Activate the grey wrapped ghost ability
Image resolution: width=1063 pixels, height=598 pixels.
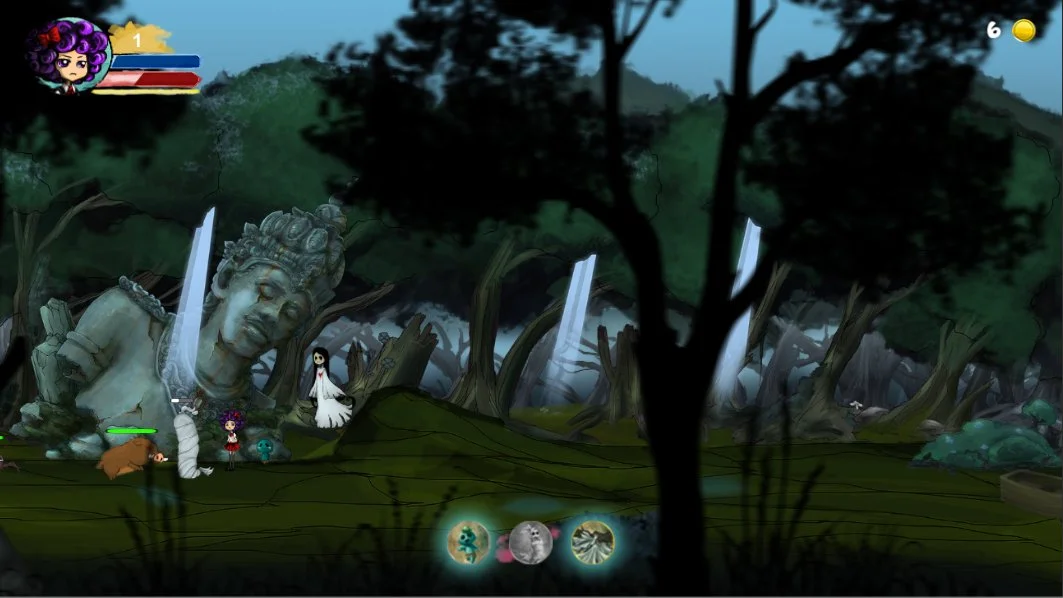531,542
